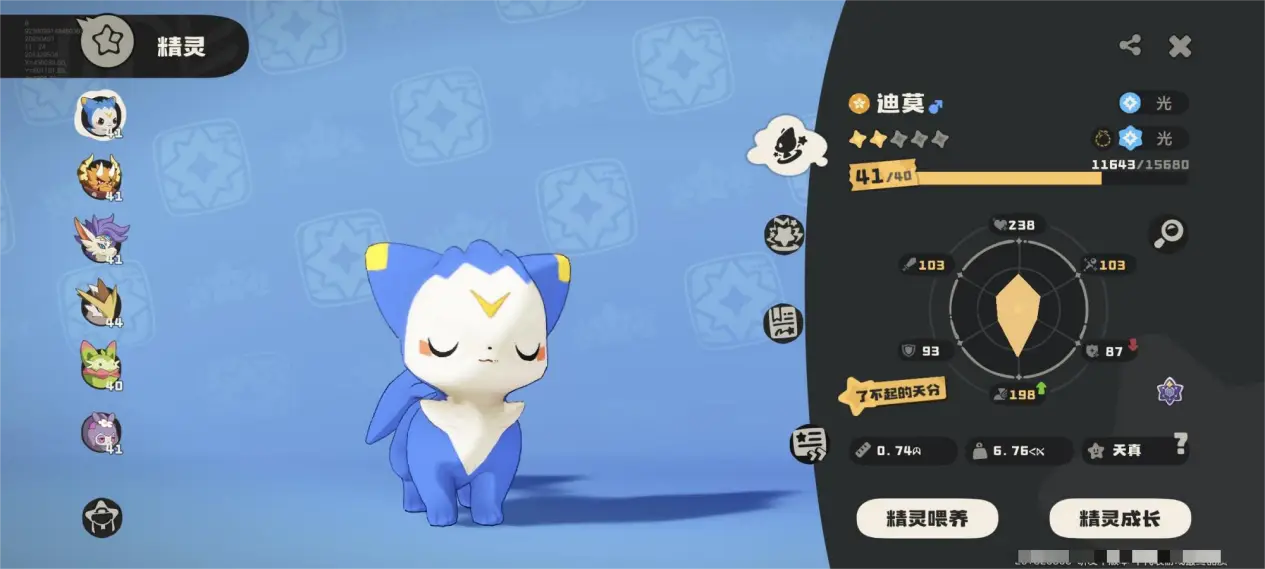Tap the 精灵喂养 button

tap(927, 519)
